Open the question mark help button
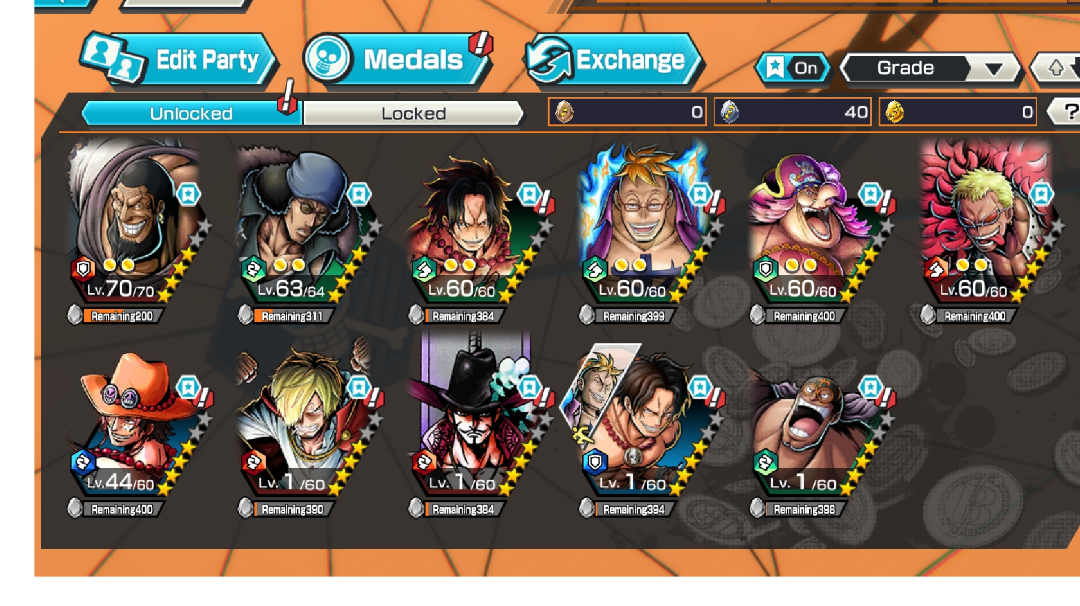 (1067, 112)
